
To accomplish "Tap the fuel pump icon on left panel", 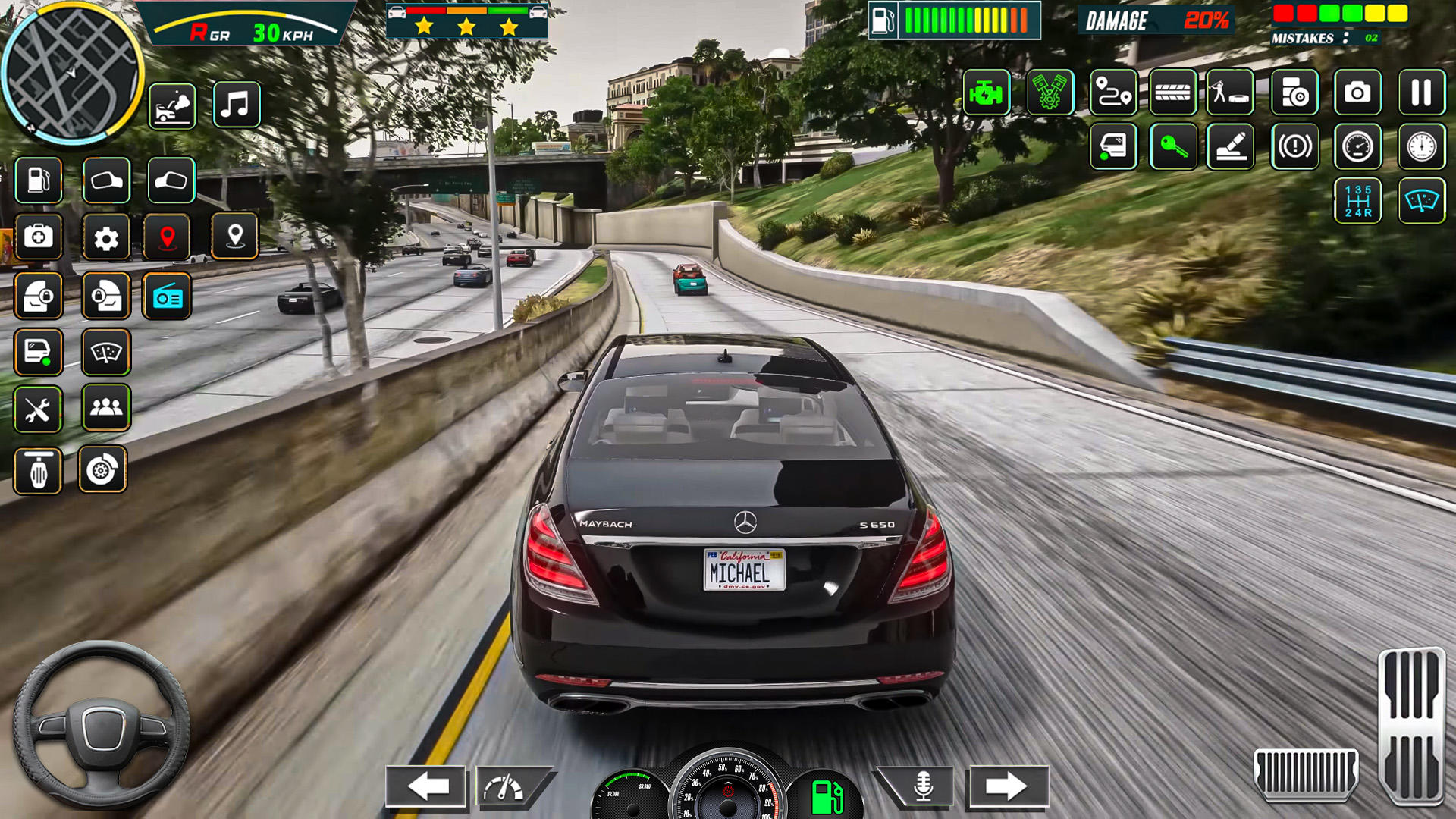I will pyautogui.click(x=38, y=180).
